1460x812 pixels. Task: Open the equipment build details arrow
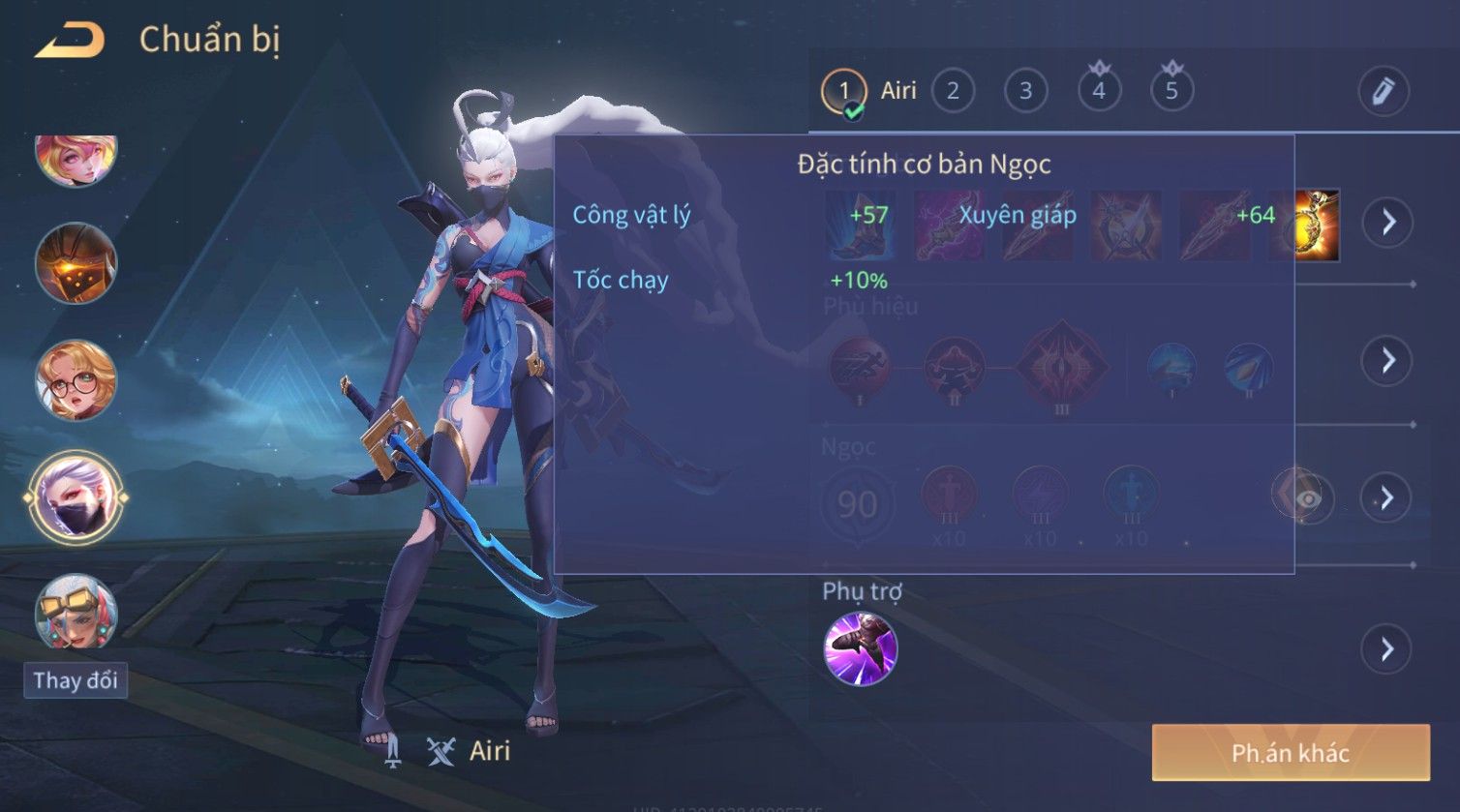[x=1388, y=223]
